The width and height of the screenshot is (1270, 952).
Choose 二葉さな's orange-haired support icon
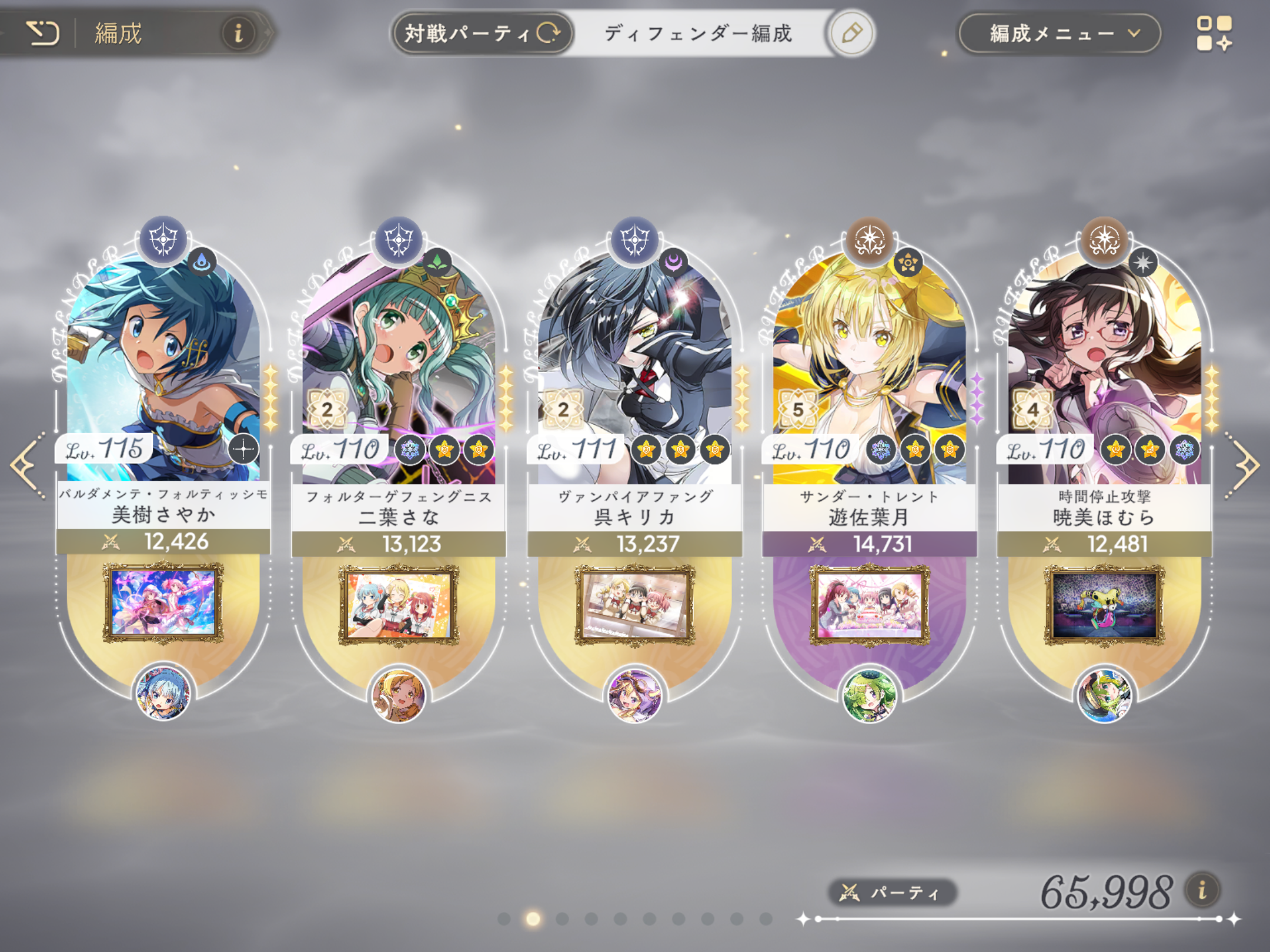[399, 695]
